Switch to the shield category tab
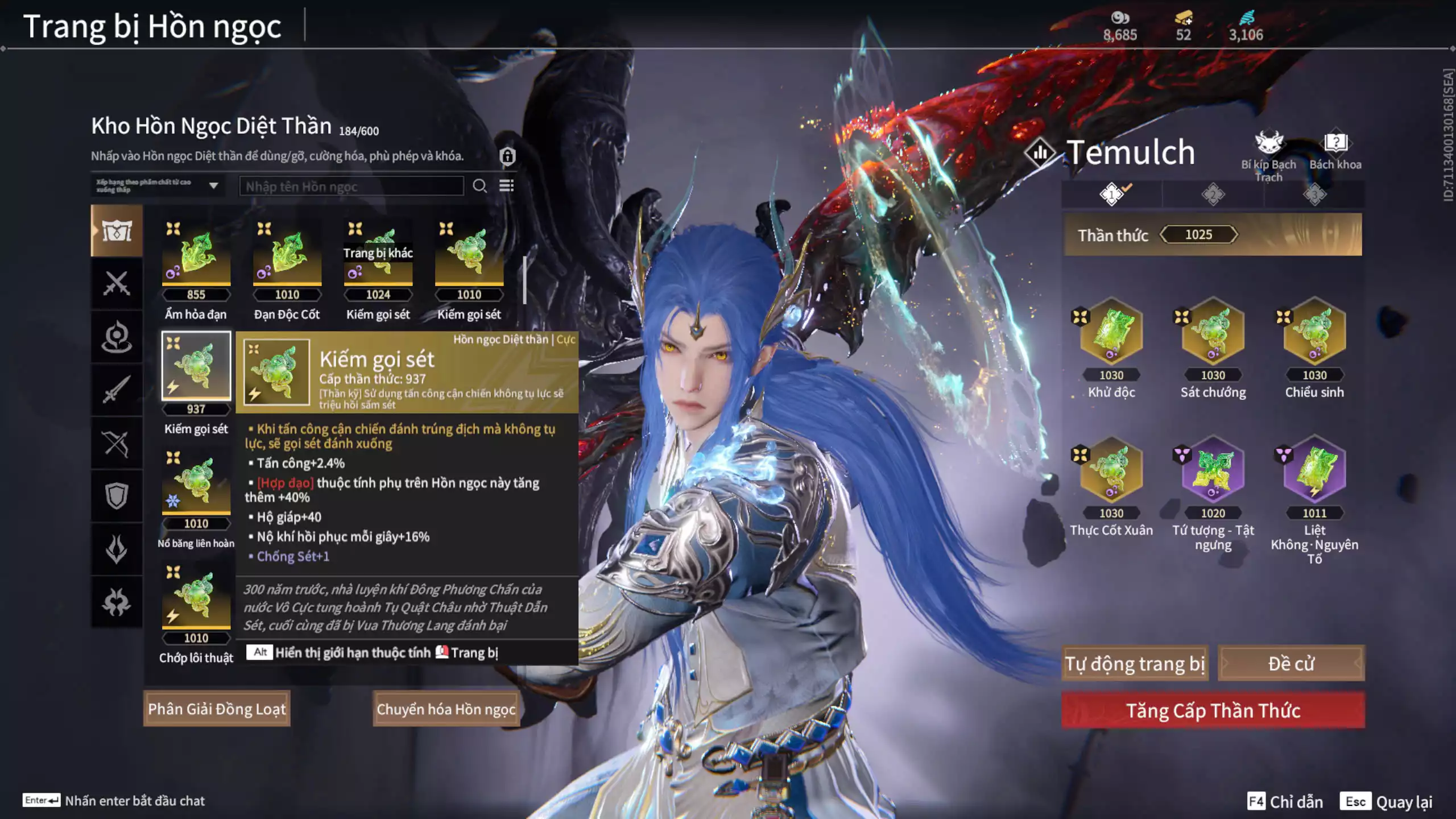Screen dimensions: 1456x819 (x=117, y=496)
